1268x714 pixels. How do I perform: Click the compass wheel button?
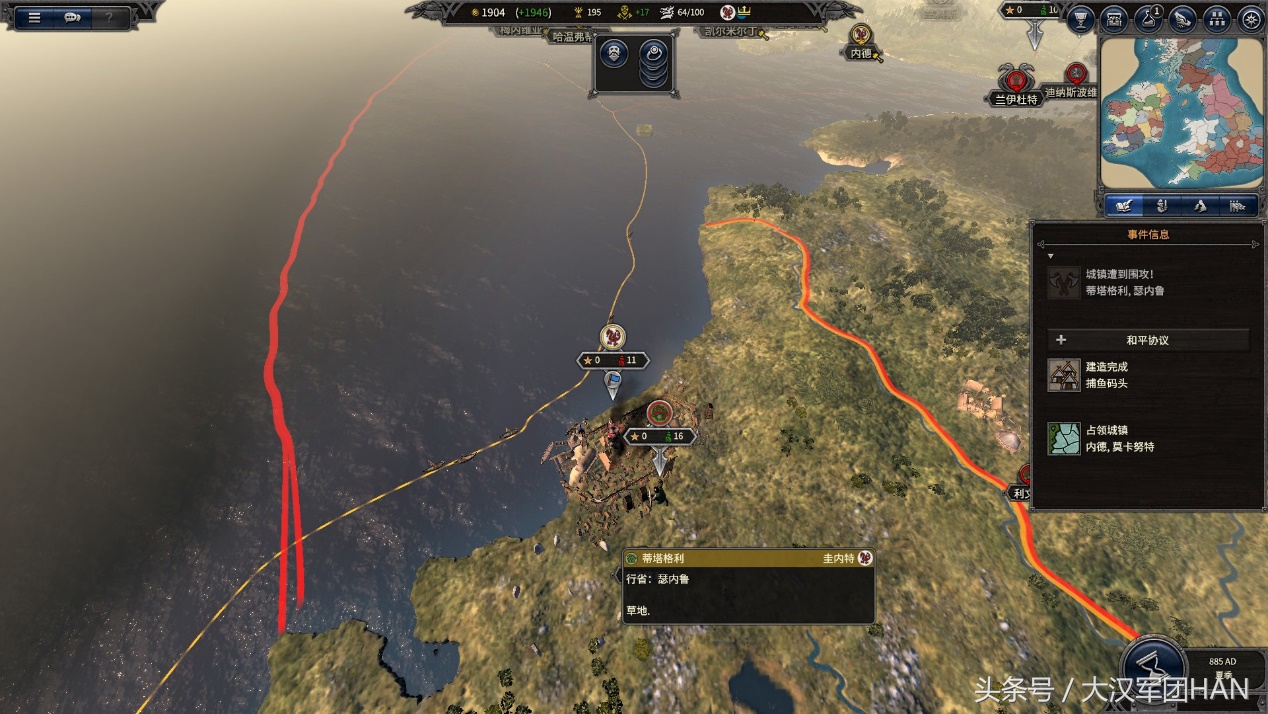[x=1250, y=19]
